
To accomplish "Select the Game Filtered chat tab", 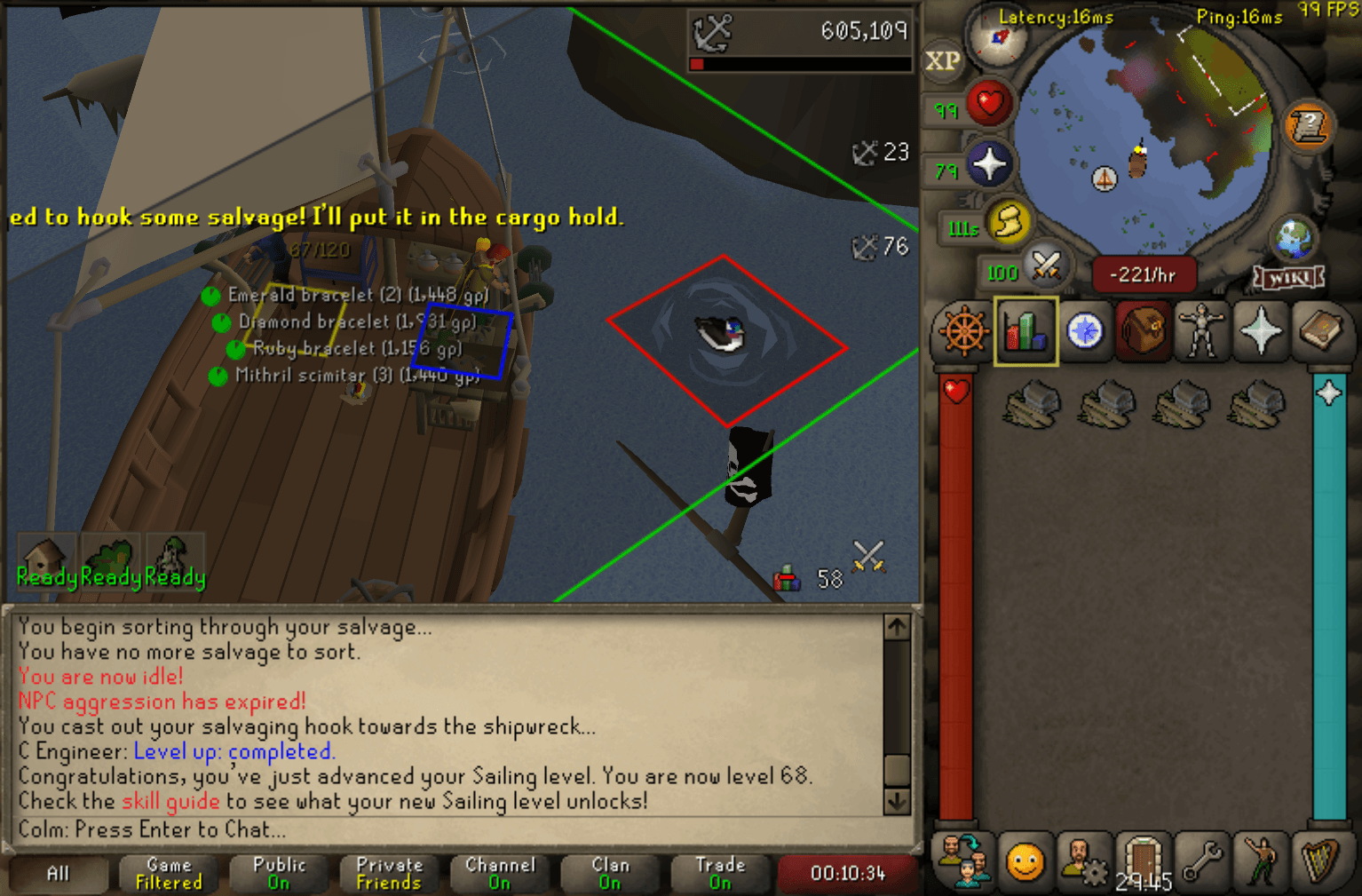I will coord(168,873).
